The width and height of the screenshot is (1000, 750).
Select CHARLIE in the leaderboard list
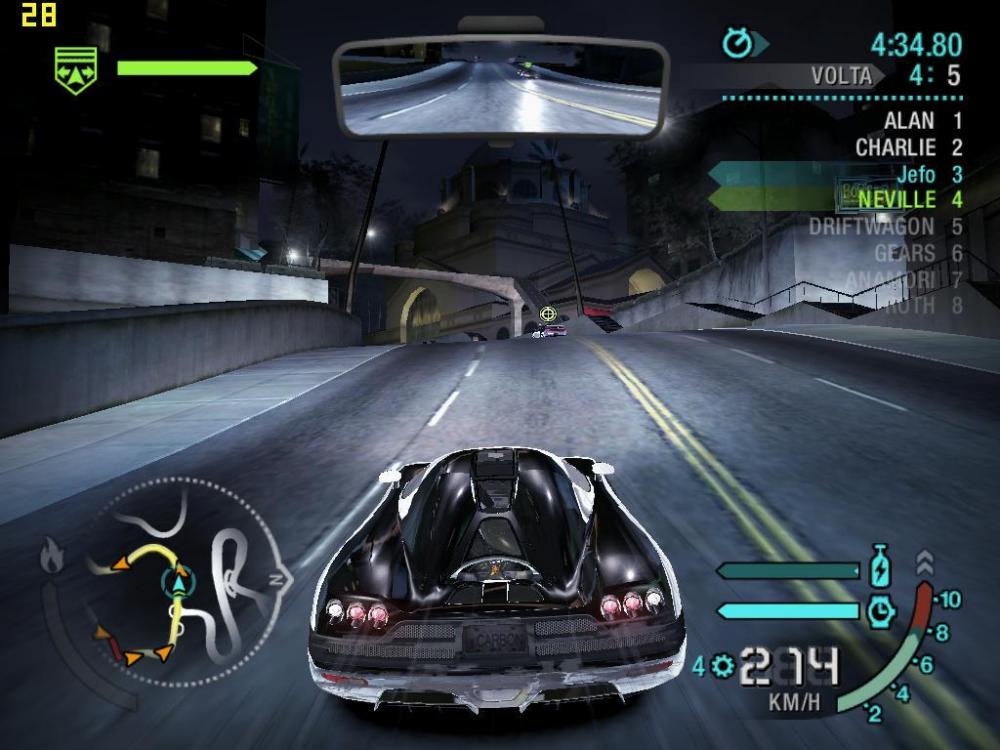[x=895, y=148]
